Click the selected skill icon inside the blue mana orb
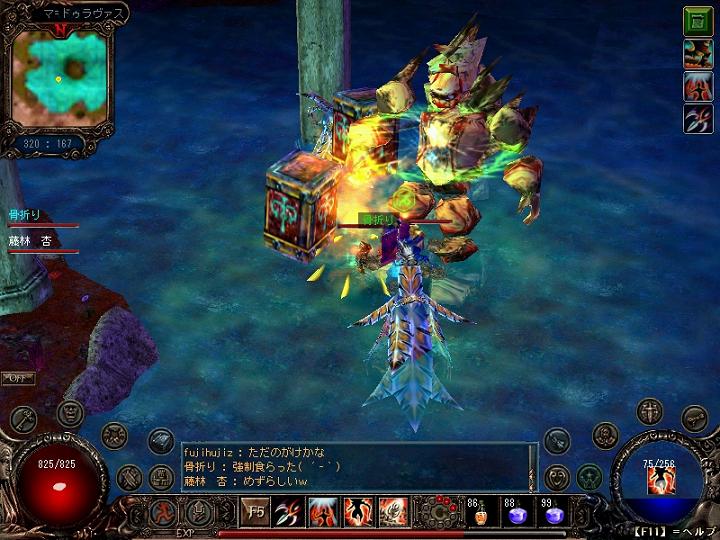The image size is (720, 540). [658, 480]
